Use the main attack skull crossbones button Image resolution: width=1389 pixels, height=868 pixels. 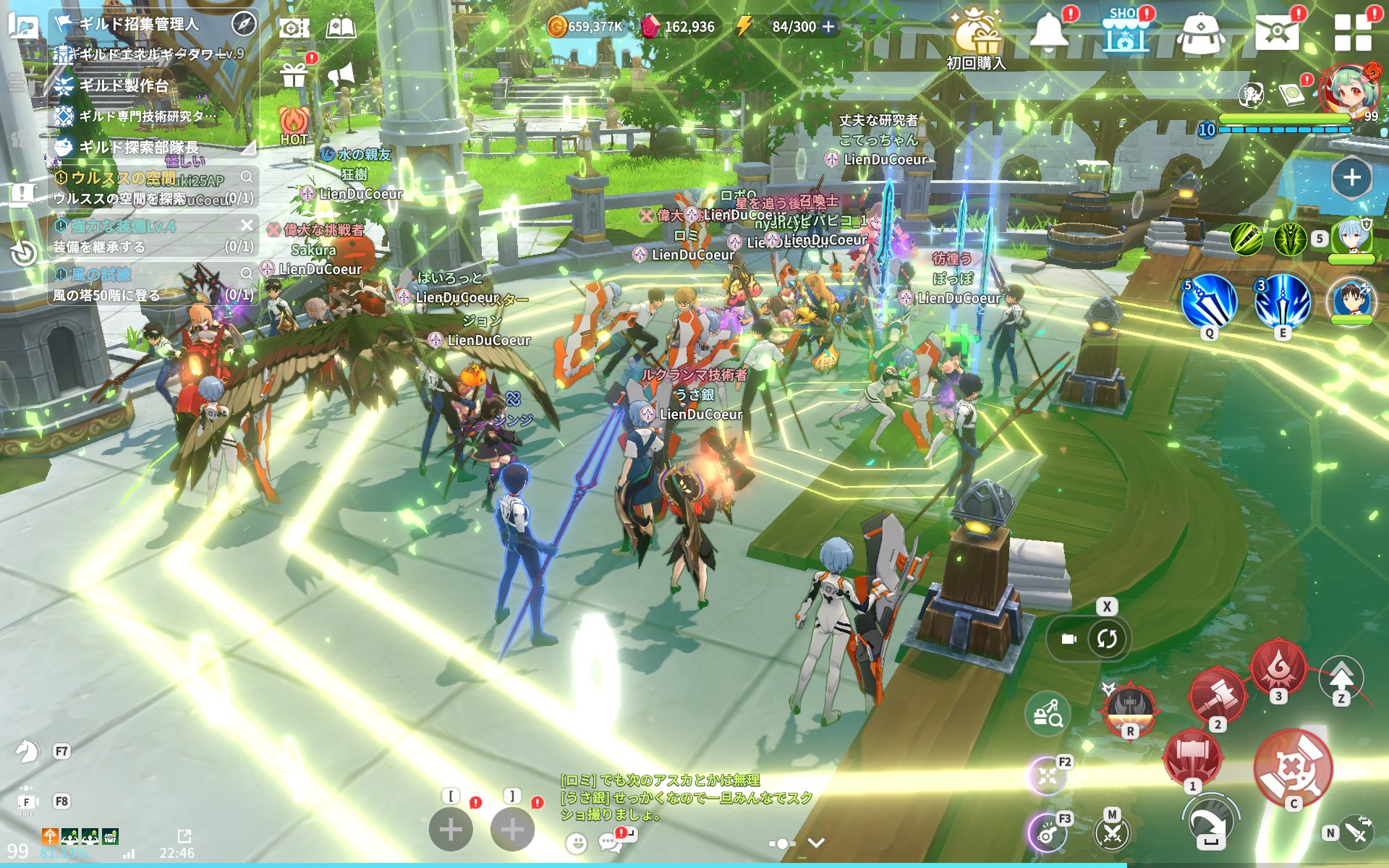pyautogui.click(x=1293, y=768)
